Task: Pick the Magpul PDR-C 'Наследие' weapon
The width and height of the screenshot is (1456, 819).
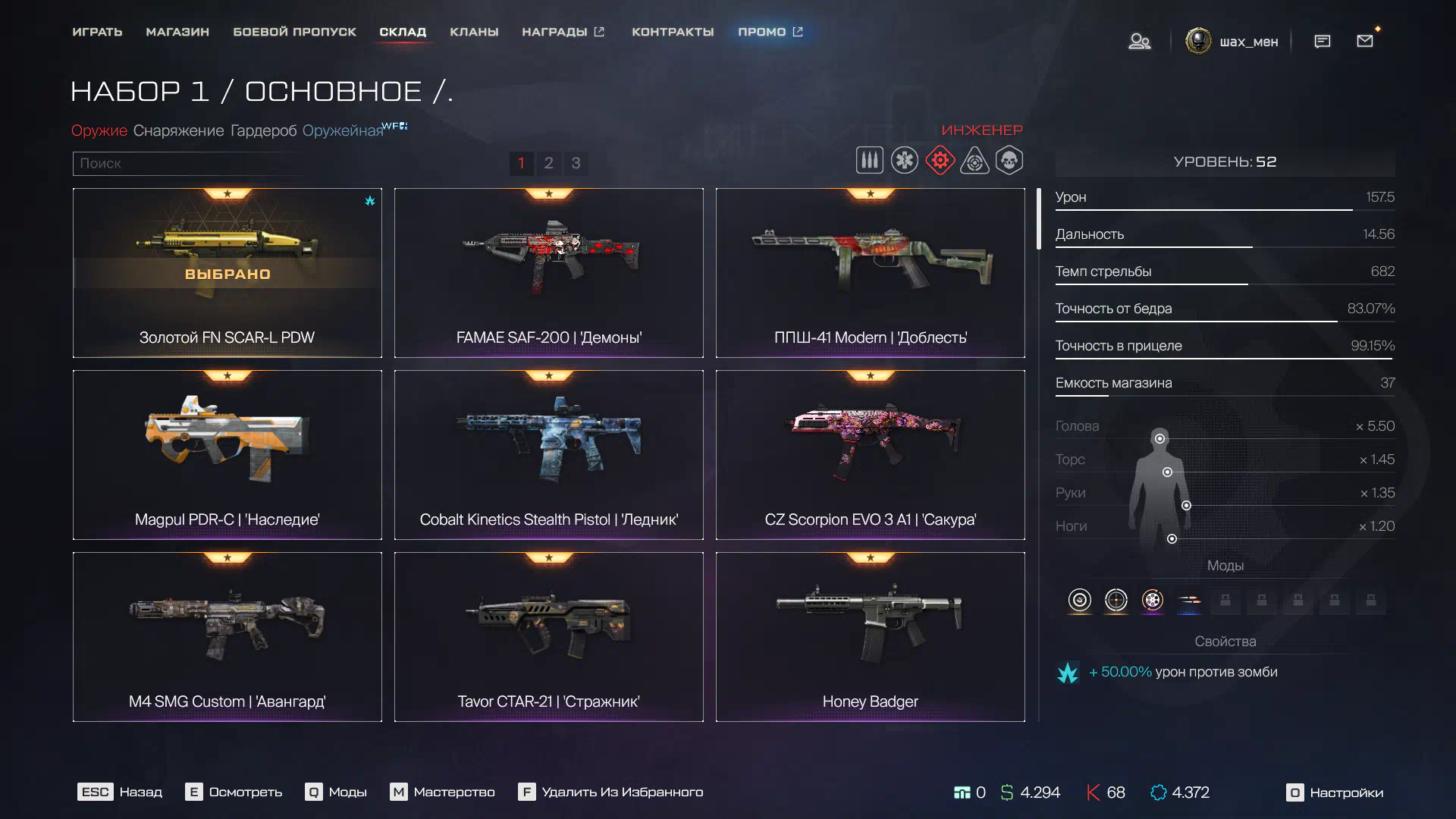Action: [x=227, y=455]
